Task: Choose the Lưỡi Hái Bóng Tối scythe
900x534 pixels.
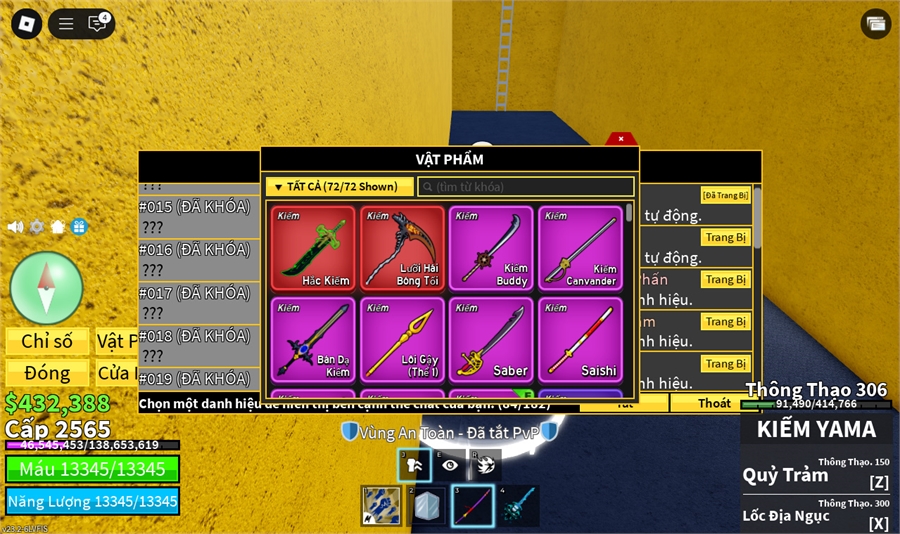Action: (x=402, y=249)
